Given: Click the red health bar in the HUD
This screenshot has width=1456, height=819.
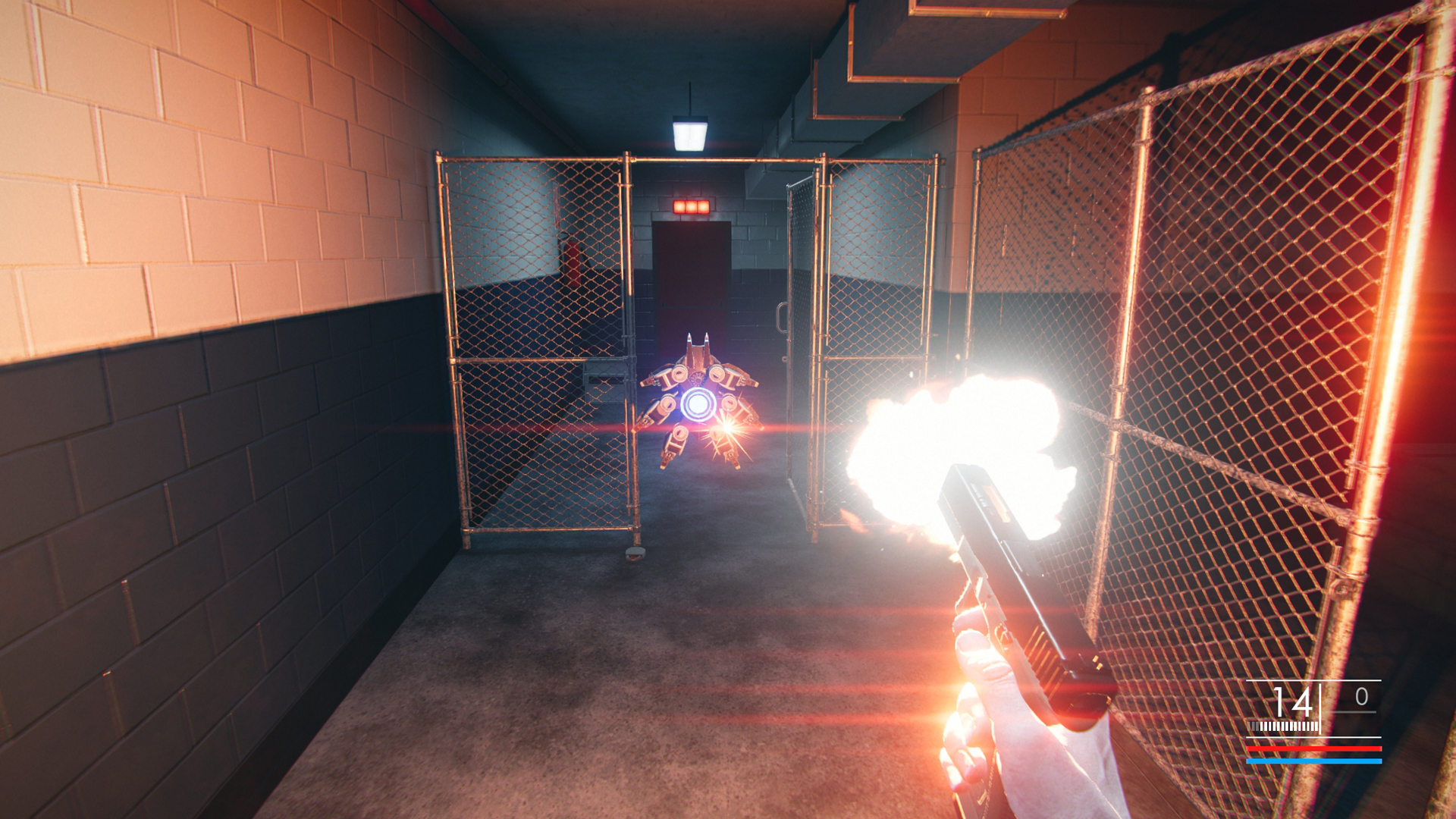Looking at the screenshot, I should tap(1314, 748).
